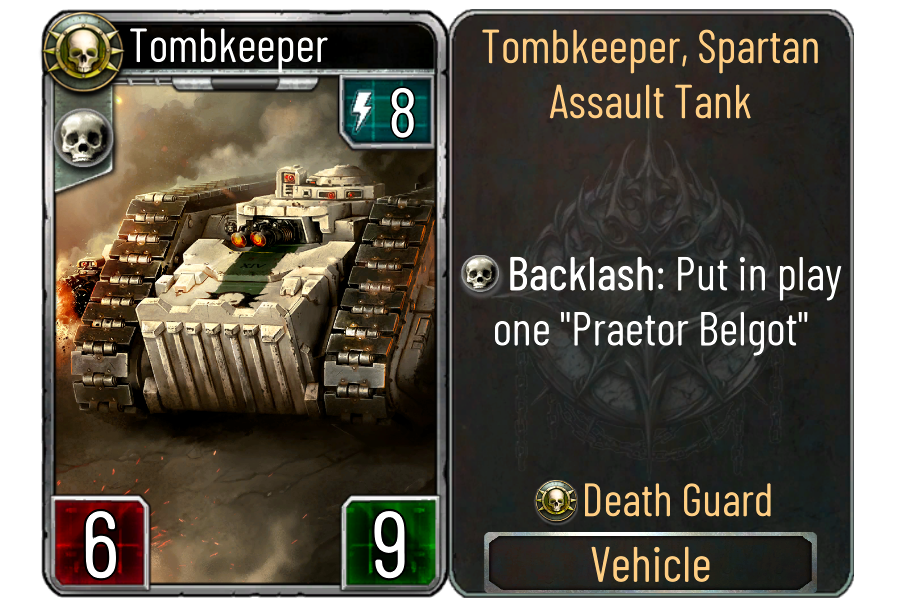900x600 pixels.
Task: Select the skull trait icon under the card title
Action: pyautogui.click(x=83, y=138)
